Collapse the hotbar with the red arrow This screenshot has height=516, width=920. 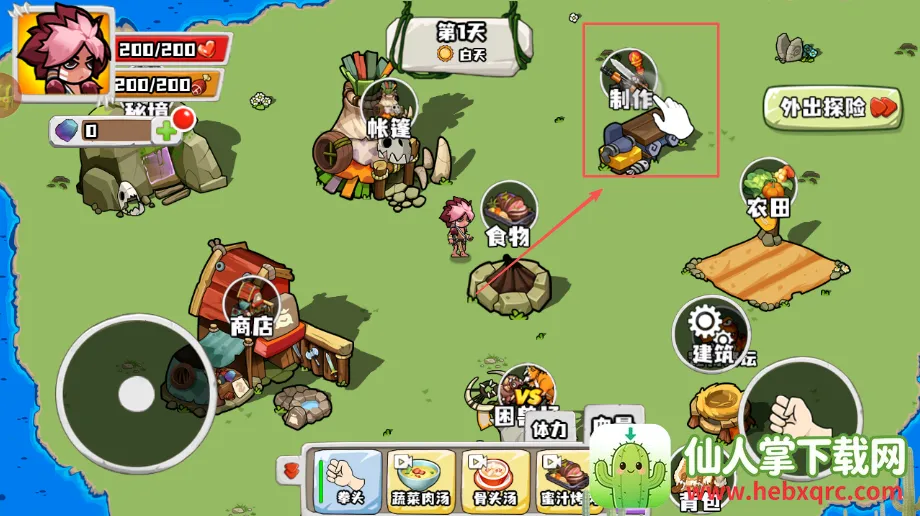coord(292,468)
